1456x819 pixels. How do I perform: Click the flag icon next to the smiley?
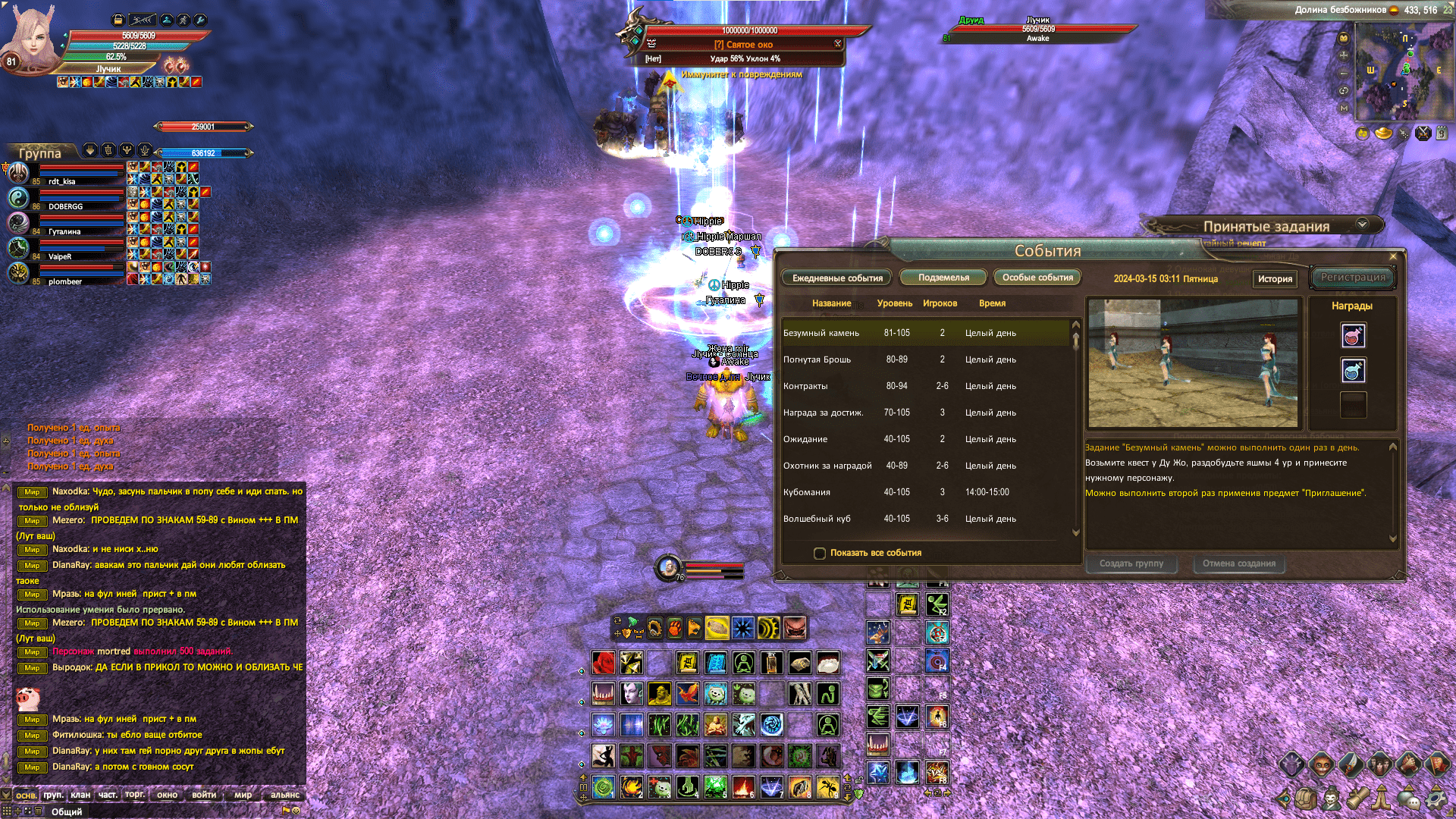284,811
